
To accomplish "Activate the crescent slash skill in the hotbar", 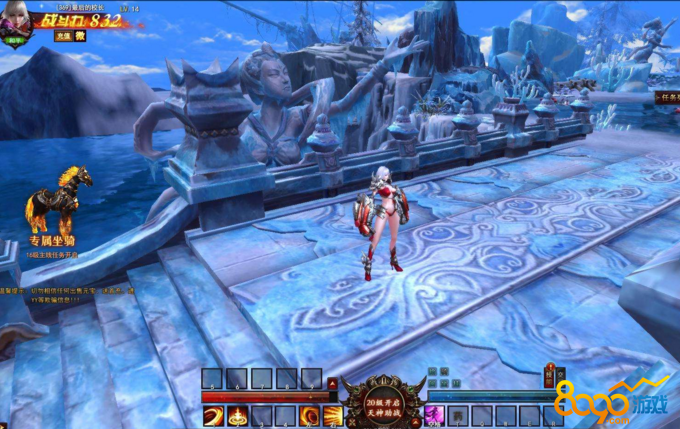I will (x=212, y=415).
